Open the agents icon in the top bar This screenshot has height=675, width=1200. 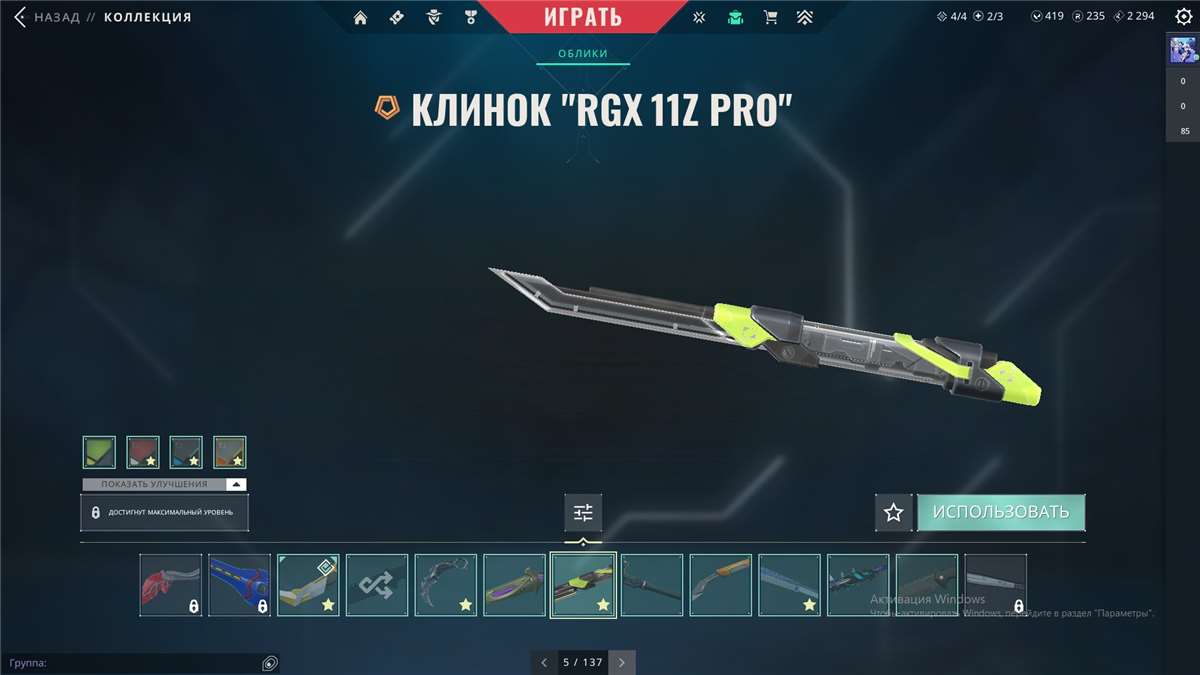point(434,17)
